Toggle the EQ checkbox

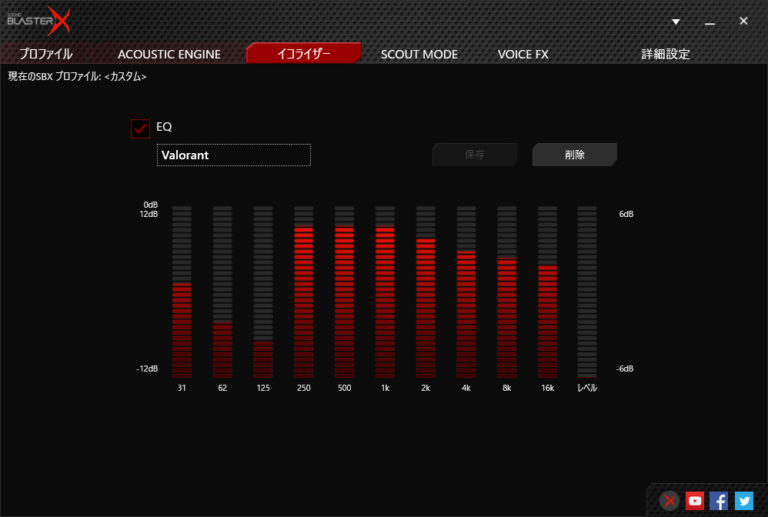pos(140,128)
